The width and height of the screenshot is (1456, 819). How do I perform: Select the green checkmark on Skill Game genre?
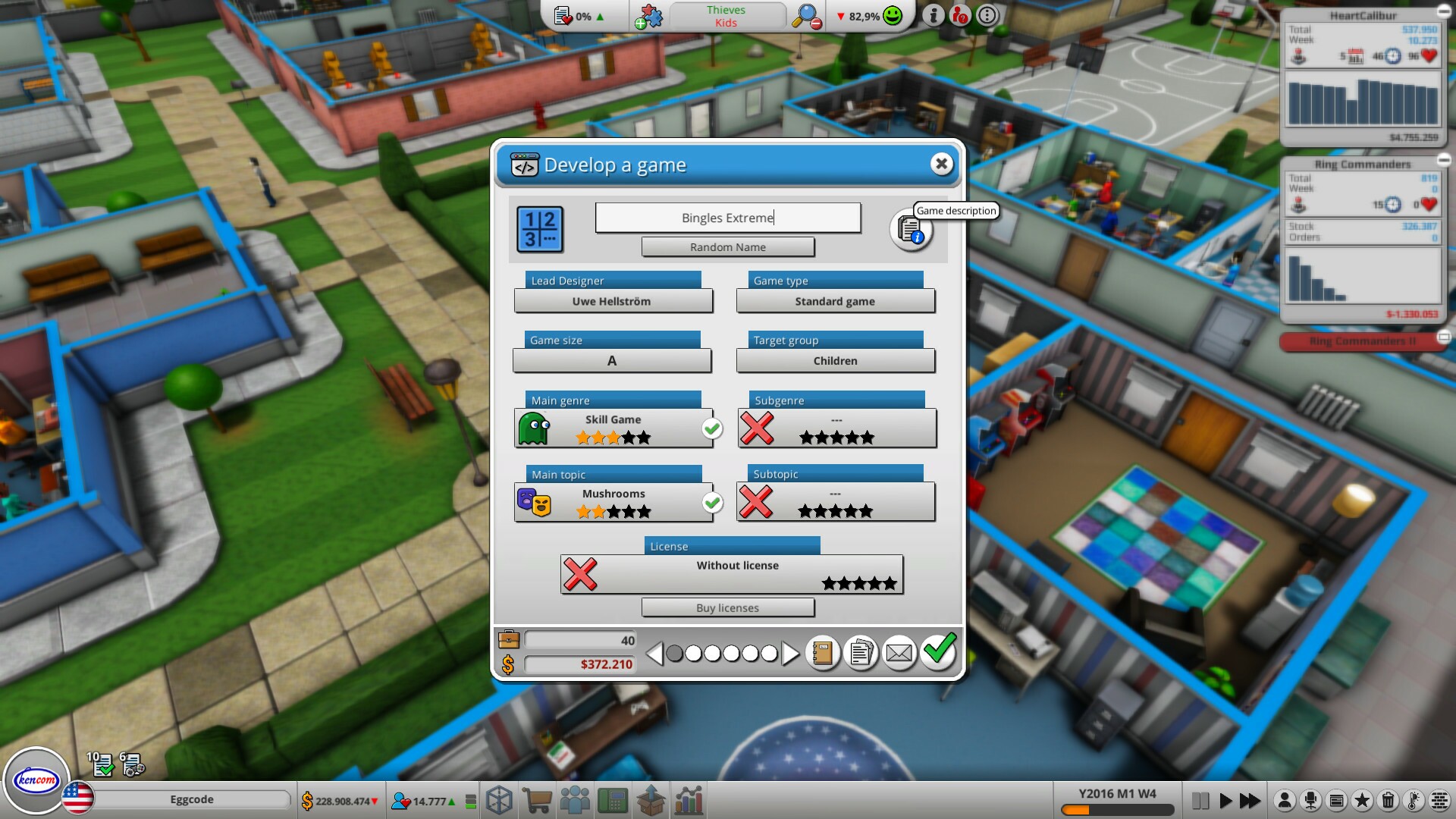(712, 428)
